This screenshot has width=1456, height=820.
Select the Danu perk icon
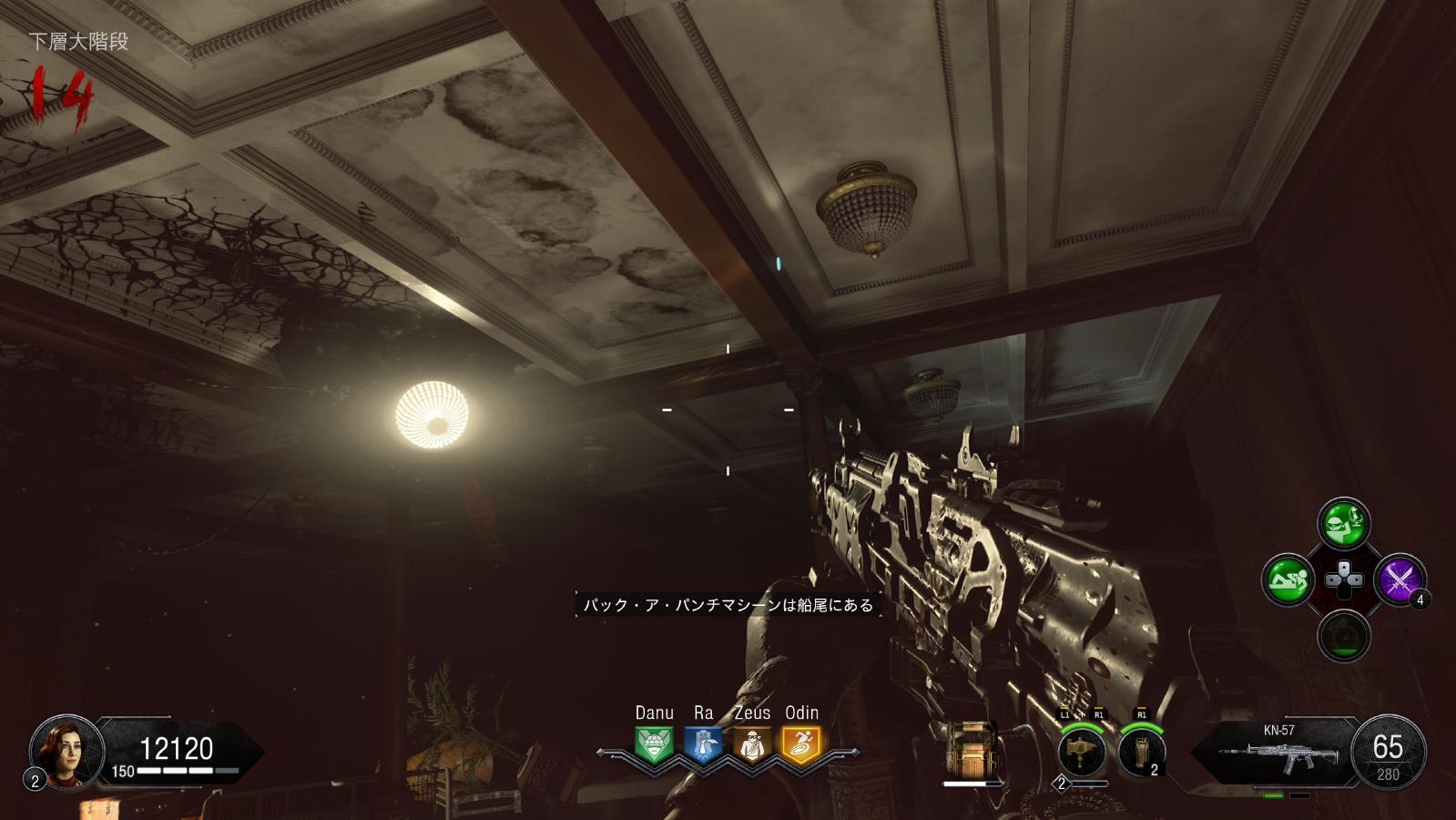(654, 744)
